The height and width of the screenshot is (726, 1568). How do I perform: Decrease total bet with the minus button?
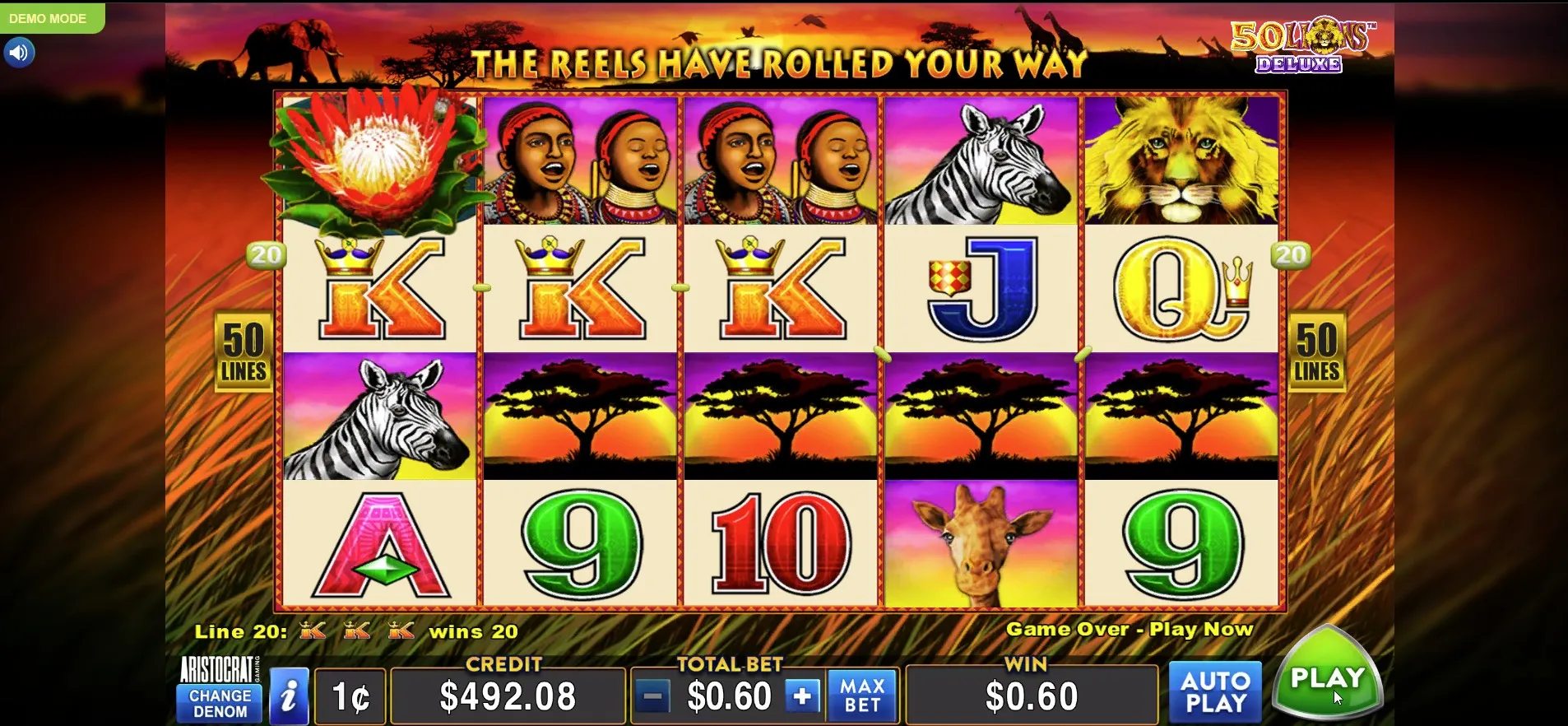[x=653, y=696]
